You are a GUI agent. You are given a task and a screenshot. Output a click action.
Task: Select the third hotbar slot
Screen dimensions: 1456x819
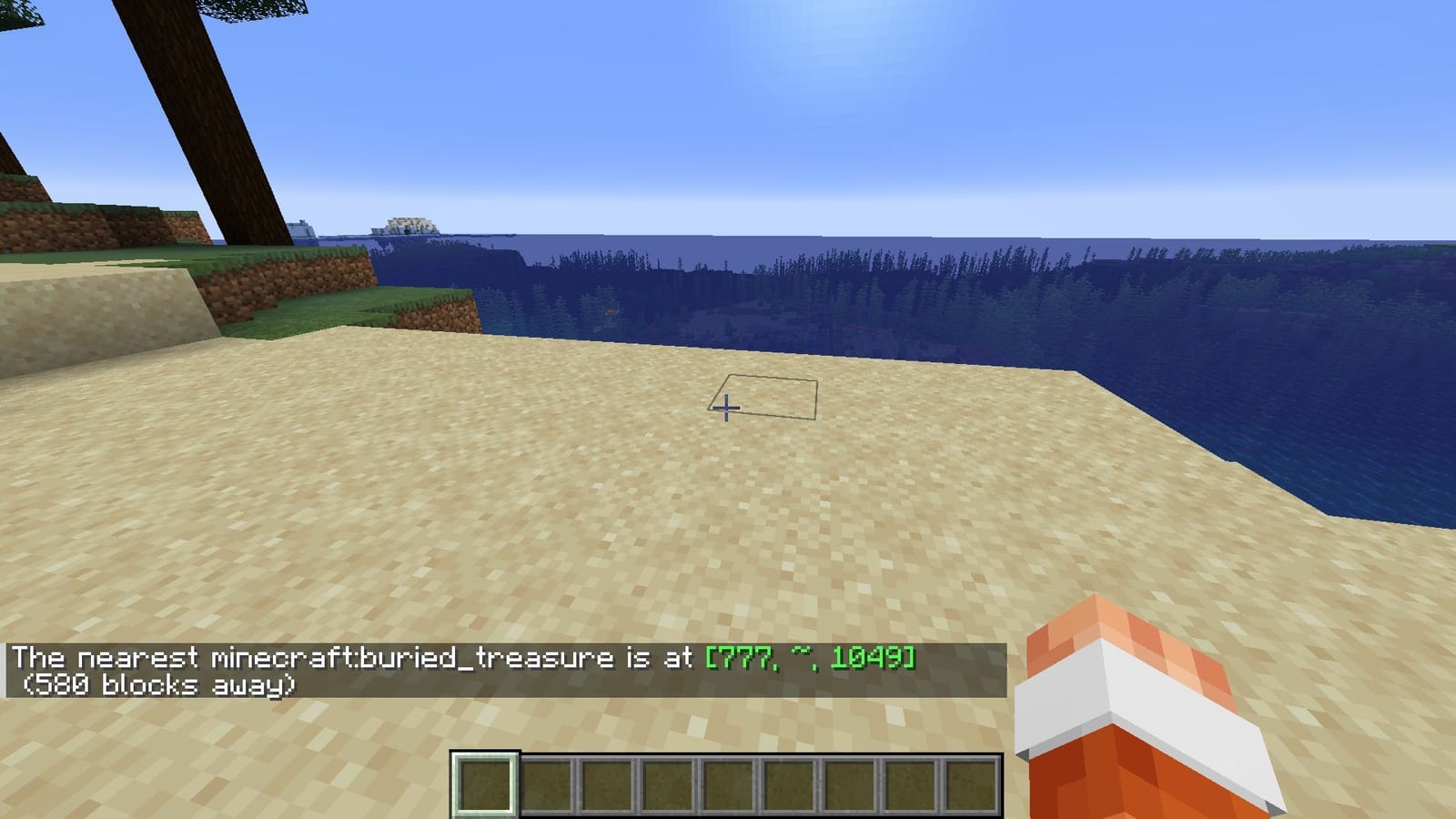coord(609,783)
